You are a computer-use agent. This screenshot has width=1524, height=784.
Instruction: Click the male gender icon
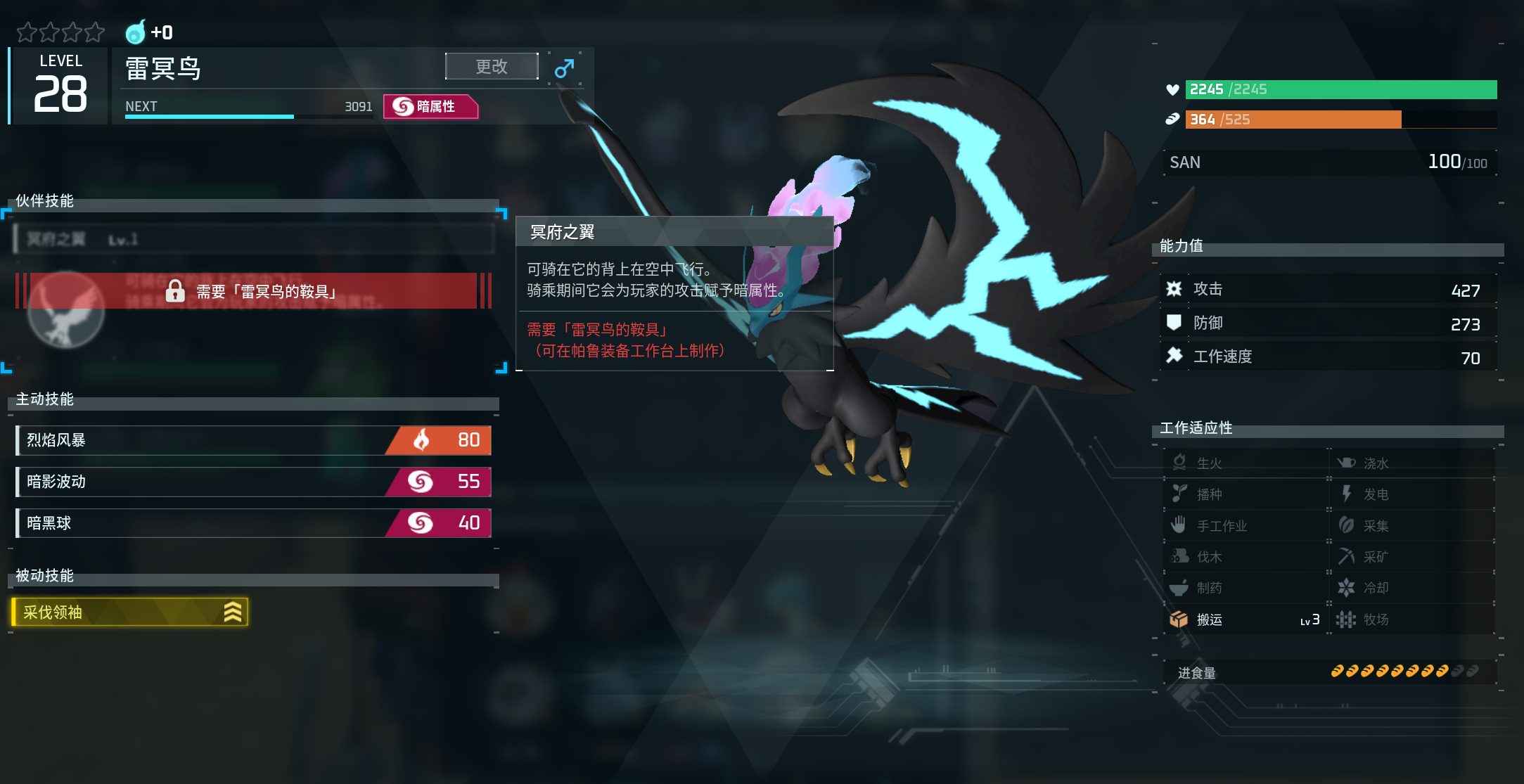click(564, 68)
